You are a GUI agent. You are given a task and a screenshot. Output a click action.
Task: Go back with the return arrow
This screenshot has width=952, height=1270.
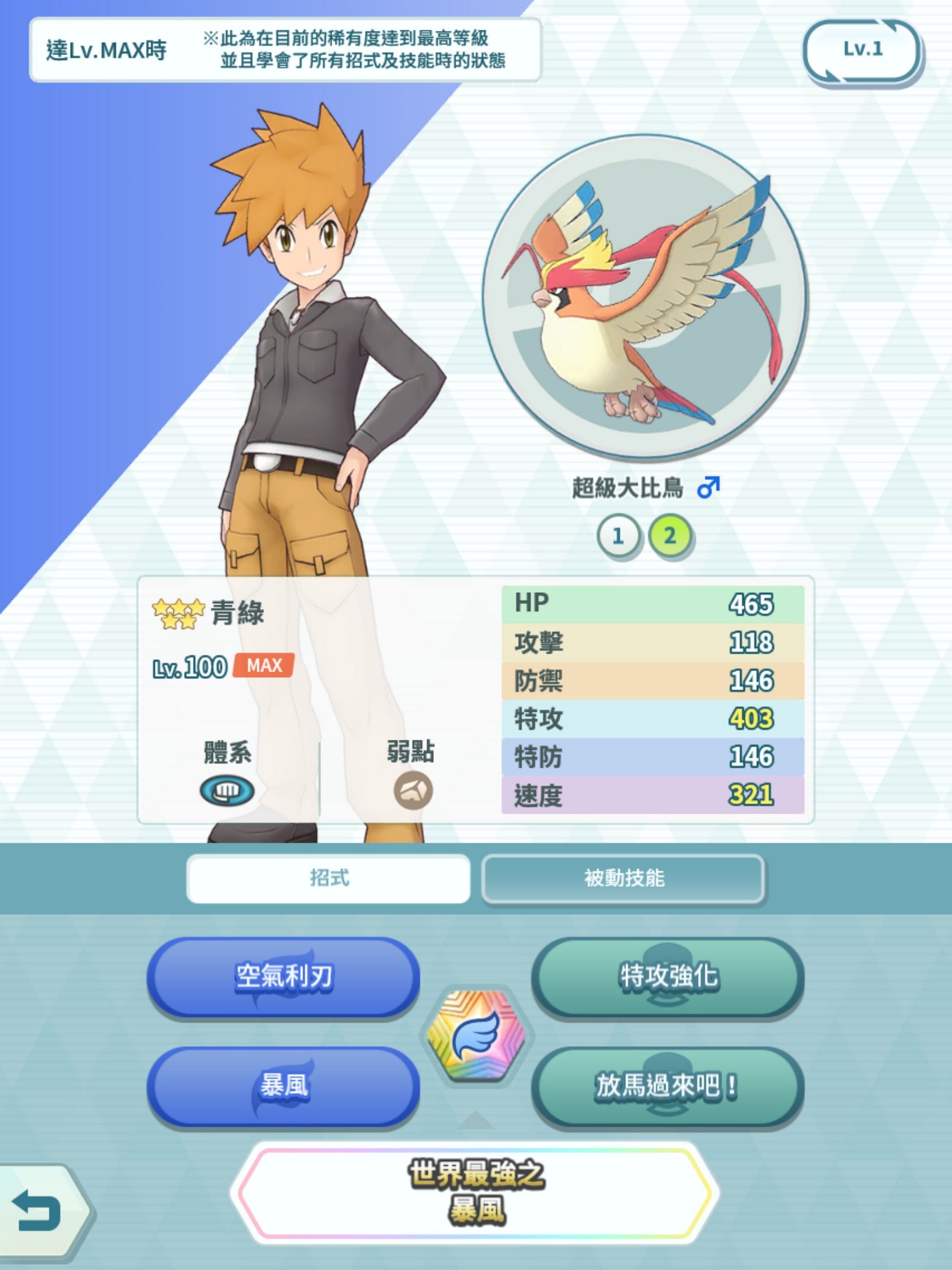pyautogui.click(x=39, y=1210)
